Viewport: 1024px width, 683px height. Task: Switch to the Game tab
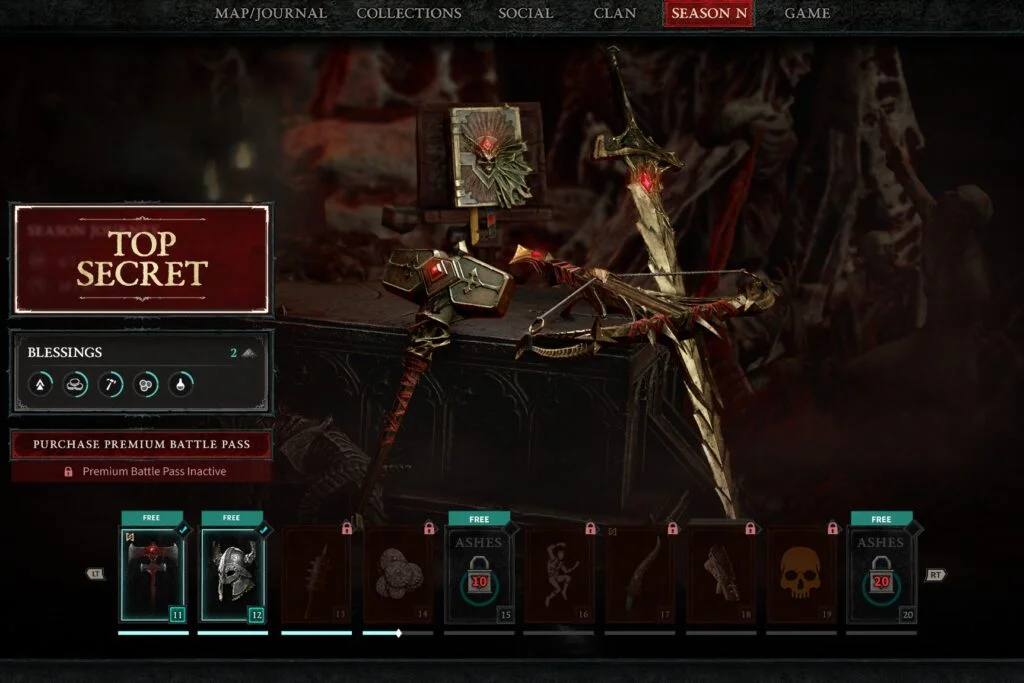[x=806, y=13]
